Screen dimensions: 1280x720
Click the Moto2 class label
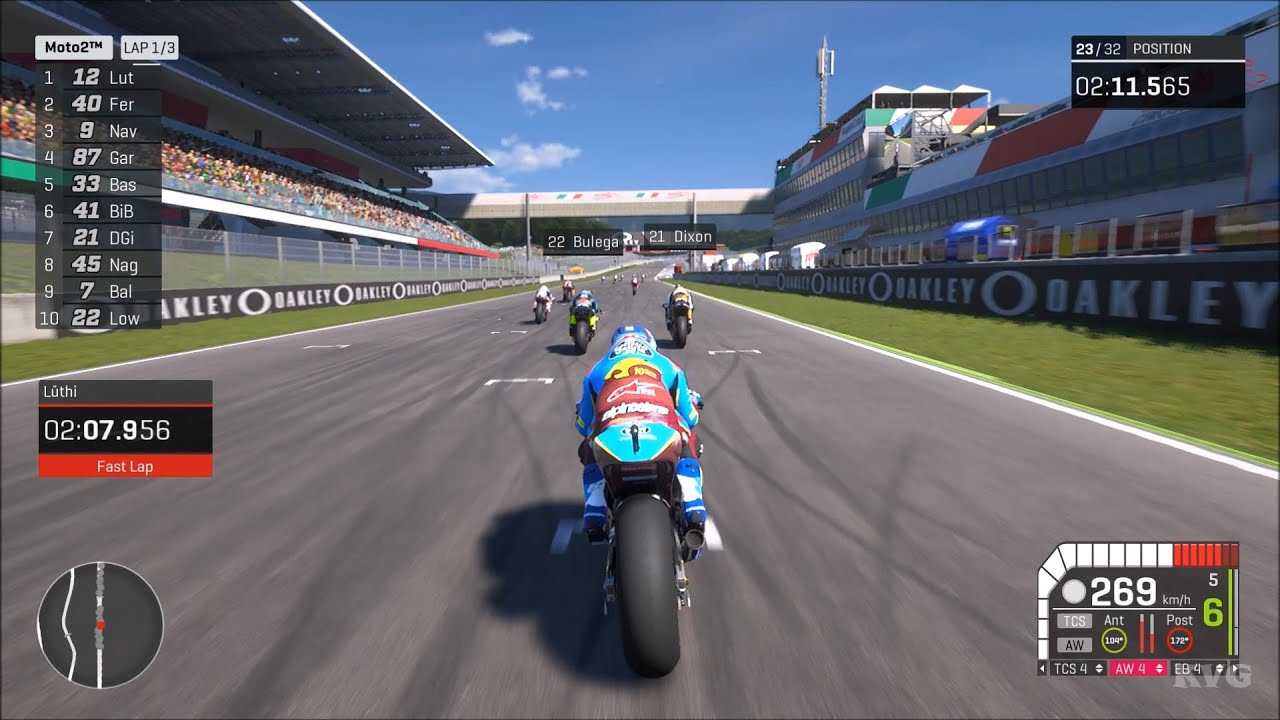coord(74,48)
